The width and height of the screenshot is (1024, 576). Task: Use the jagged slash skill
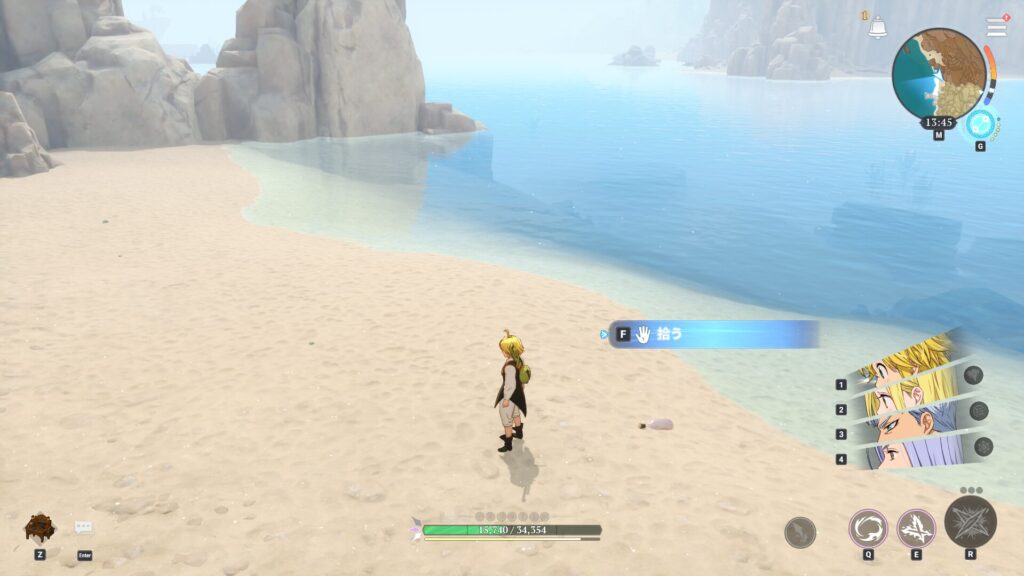tap(916, 528)
